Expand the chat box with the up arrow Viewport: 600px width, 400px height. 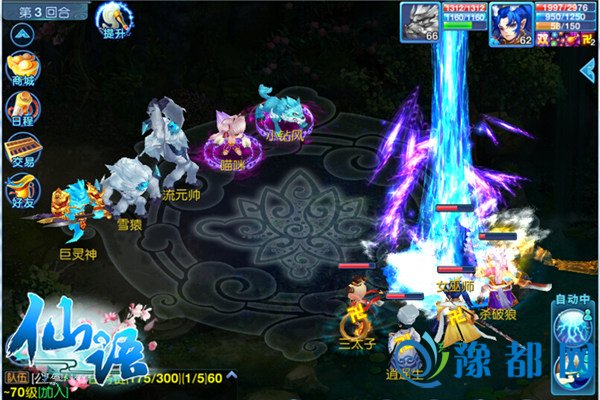click(x=231, y=376)
